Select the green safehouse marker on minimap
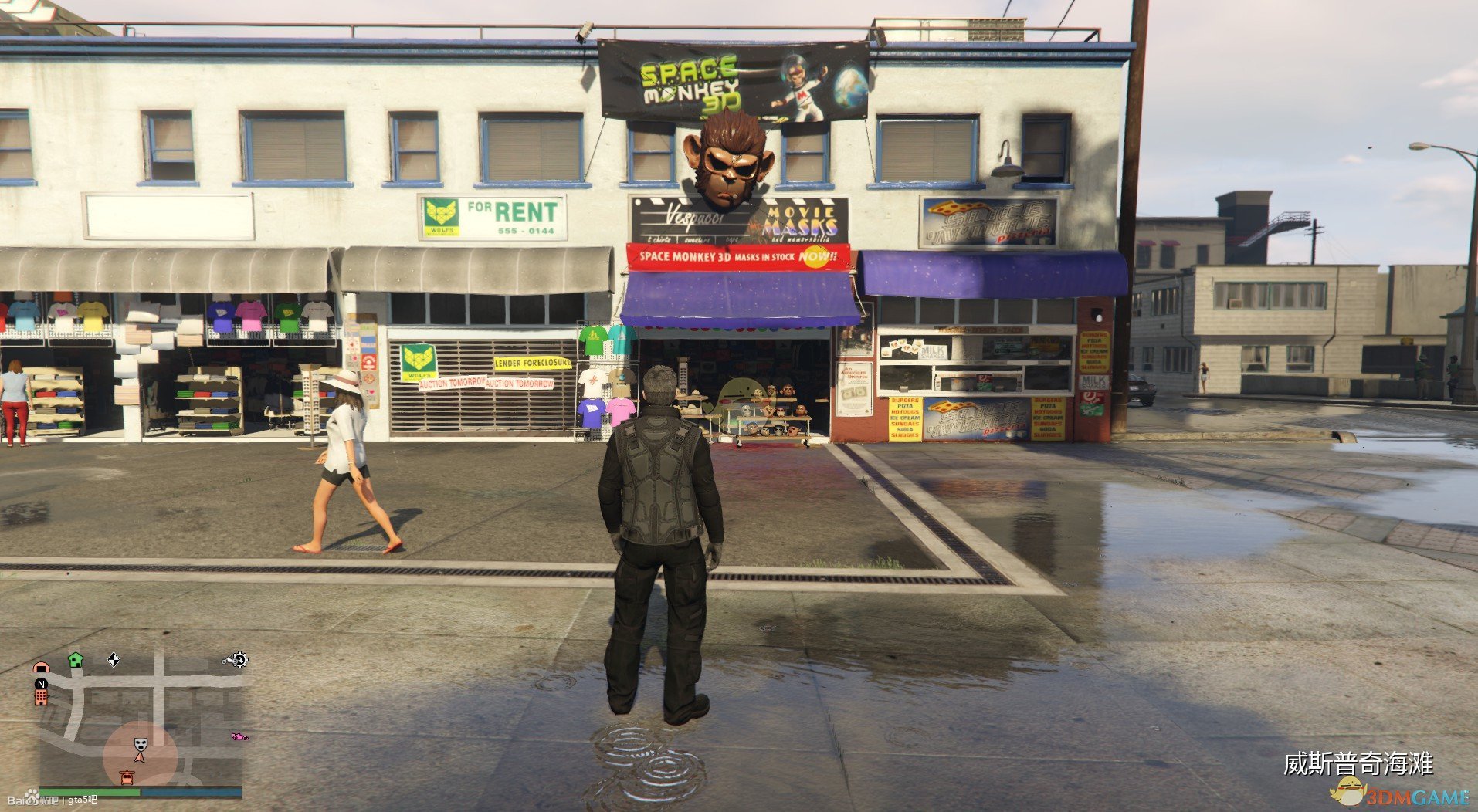This screenshot has width=1478, height=812. [x=75, y=659]
